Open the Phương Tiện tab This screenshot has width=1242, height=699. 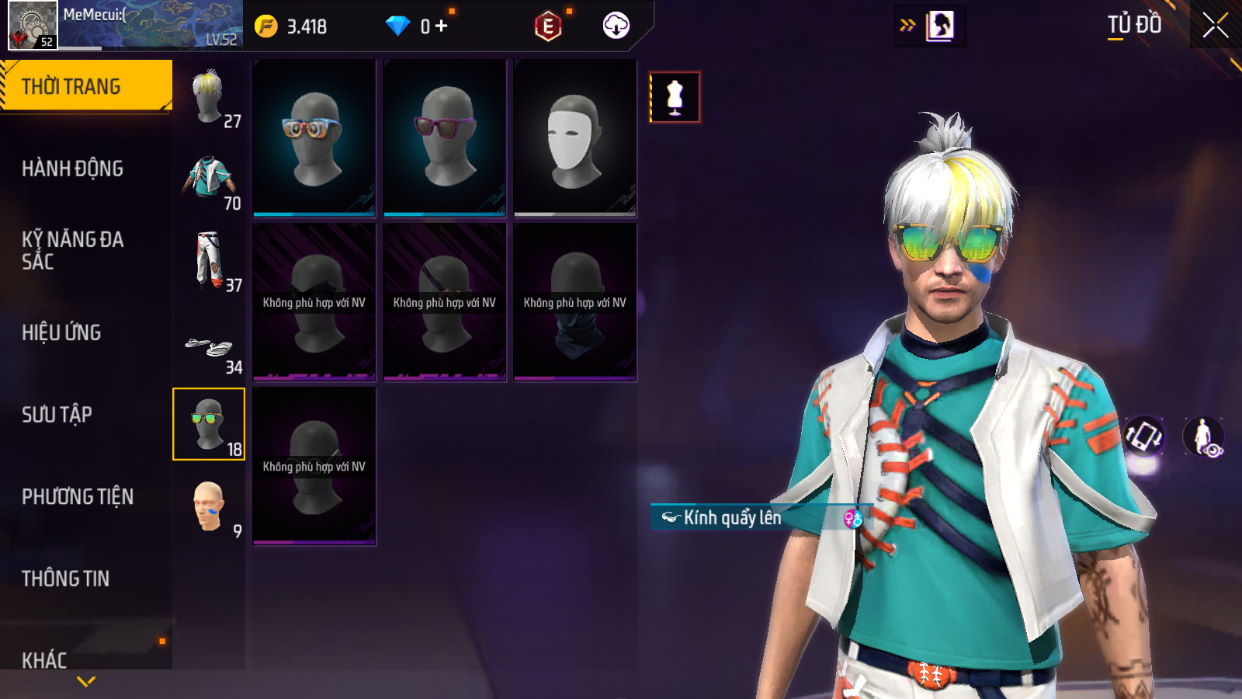(77, 497)
